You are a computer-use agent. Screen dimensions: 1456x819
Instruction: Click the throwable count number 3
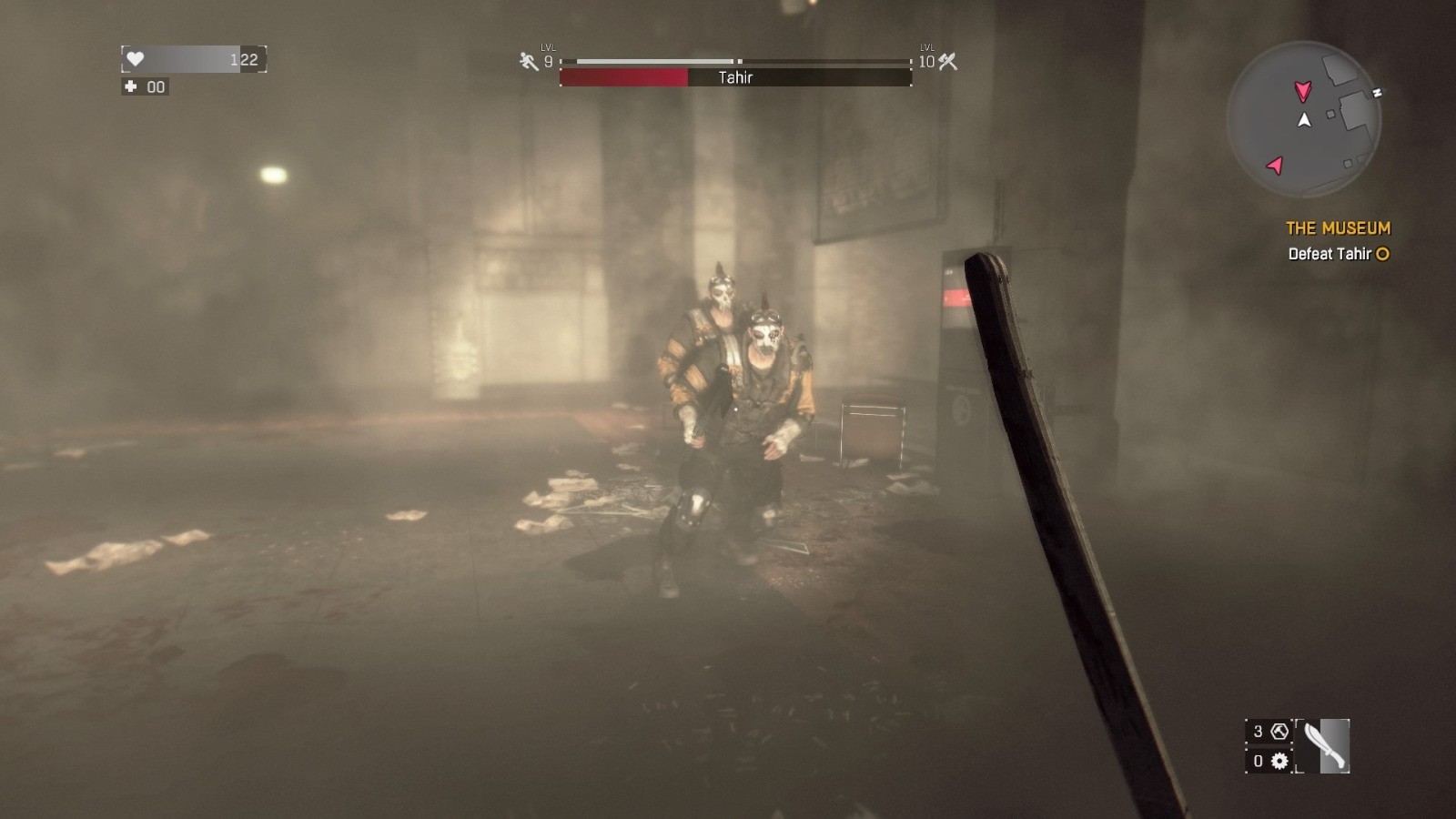[x=1258, y=730]
